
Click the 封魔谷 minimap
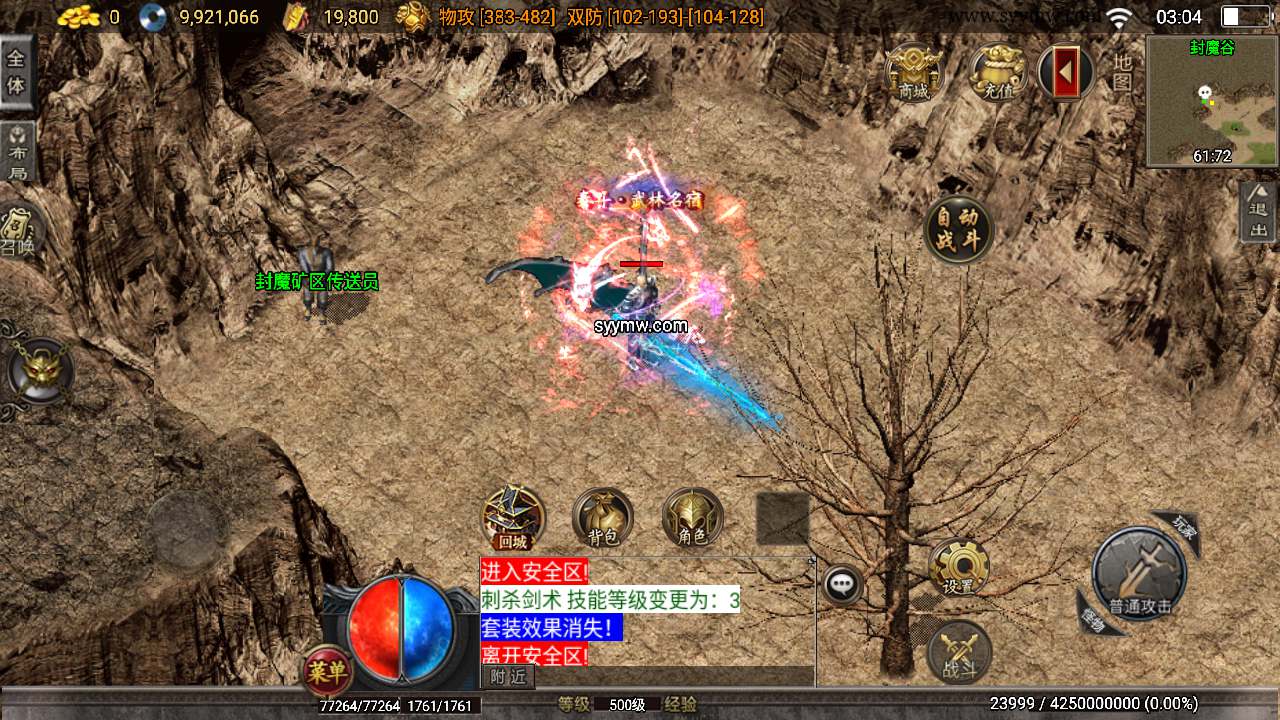point(1212,101)
